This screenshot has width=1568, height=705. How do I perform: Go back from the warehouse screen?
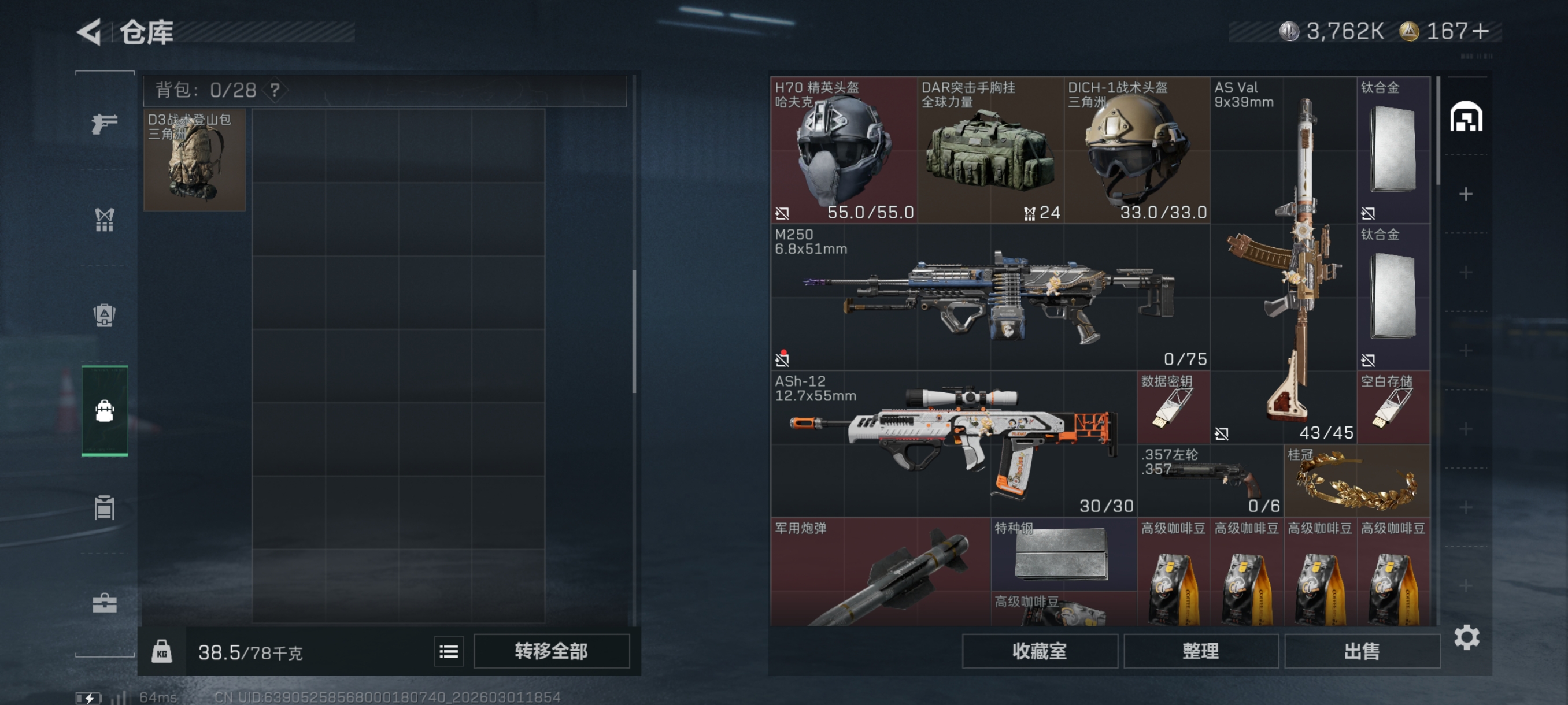(90, 32)
